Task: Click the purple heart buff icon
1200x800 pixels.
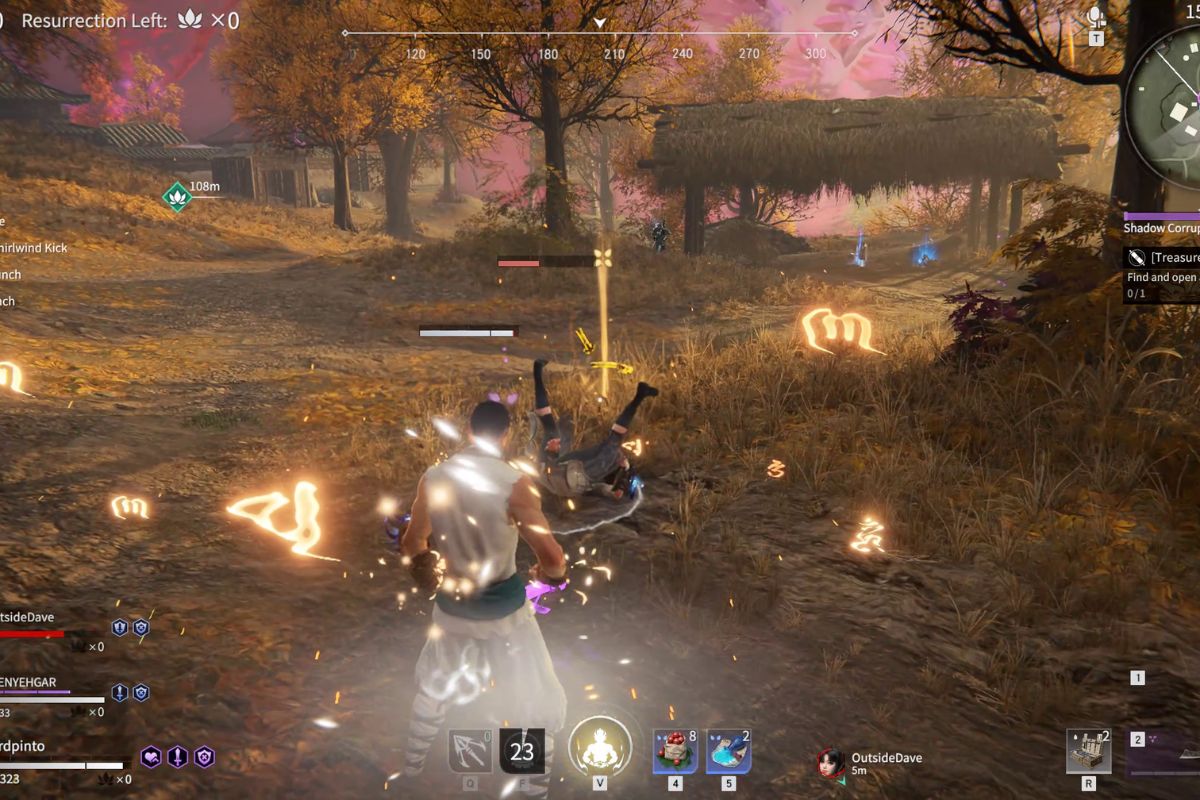Action: click(151, 757)
